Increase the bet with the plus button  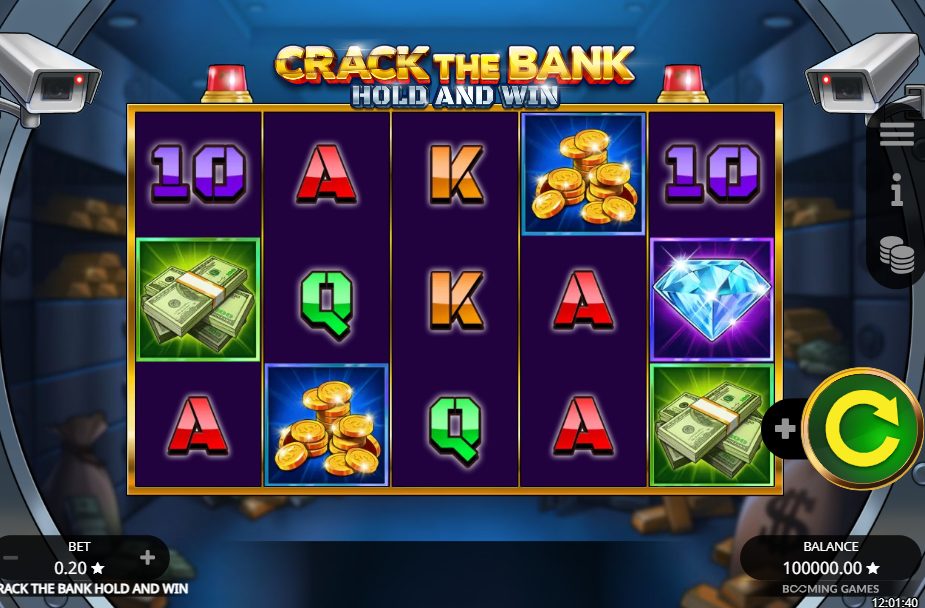click(148, 558)
